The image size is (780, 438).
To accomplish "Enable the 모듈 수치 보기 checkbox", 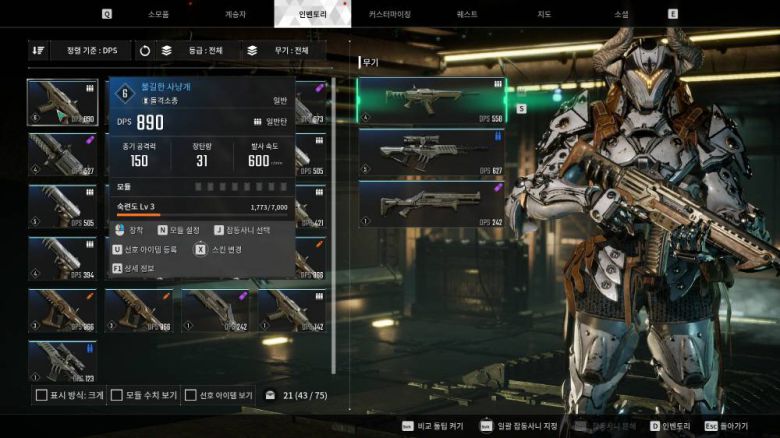I will tap(117, 395).
